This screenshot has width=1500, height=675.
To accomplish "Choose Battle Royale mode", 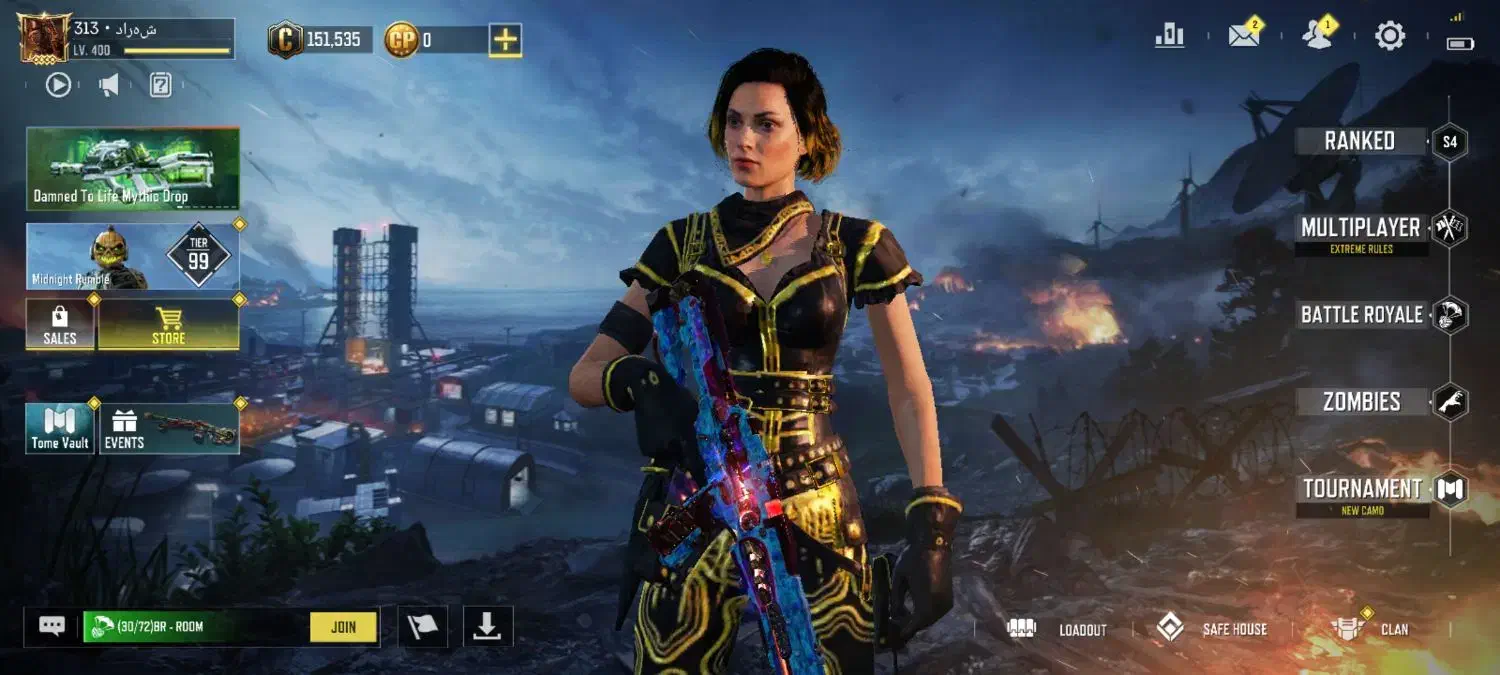I will pyautogui.click(x=1361, y=315).
